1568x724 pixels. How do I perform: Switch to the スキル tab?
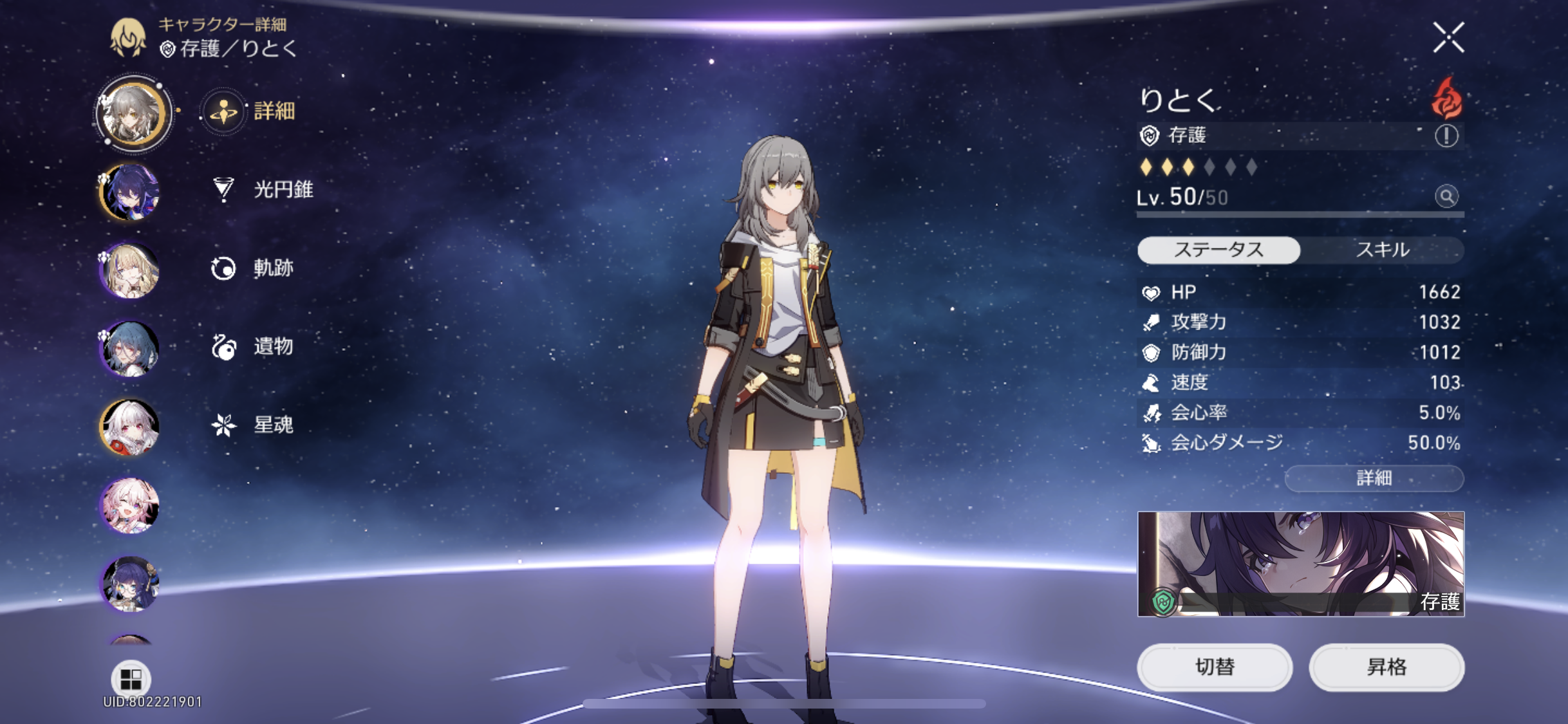pyautogui.click(x=1383, y=250)
